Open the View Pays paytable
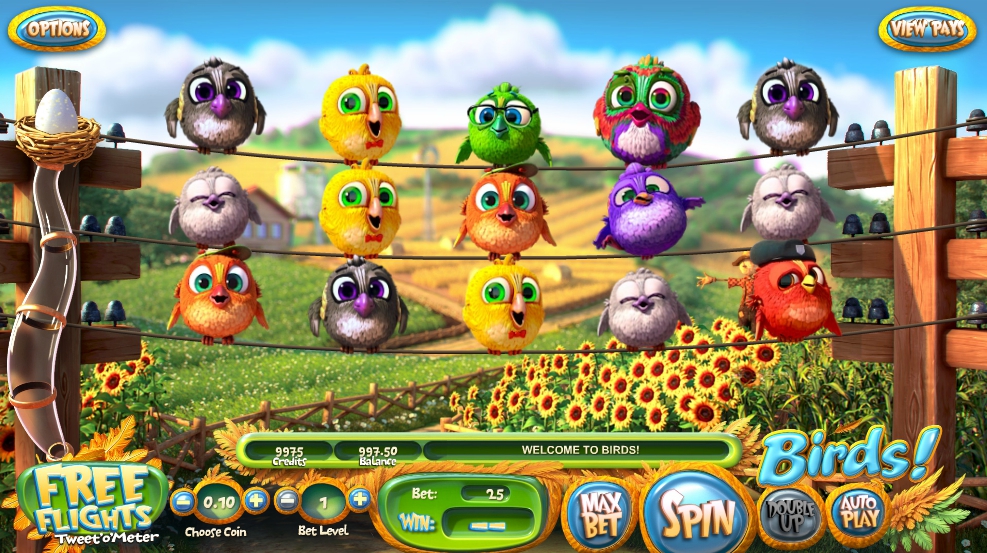The height and width of the screenshot is (553, 987). click(x=927, y=29)
